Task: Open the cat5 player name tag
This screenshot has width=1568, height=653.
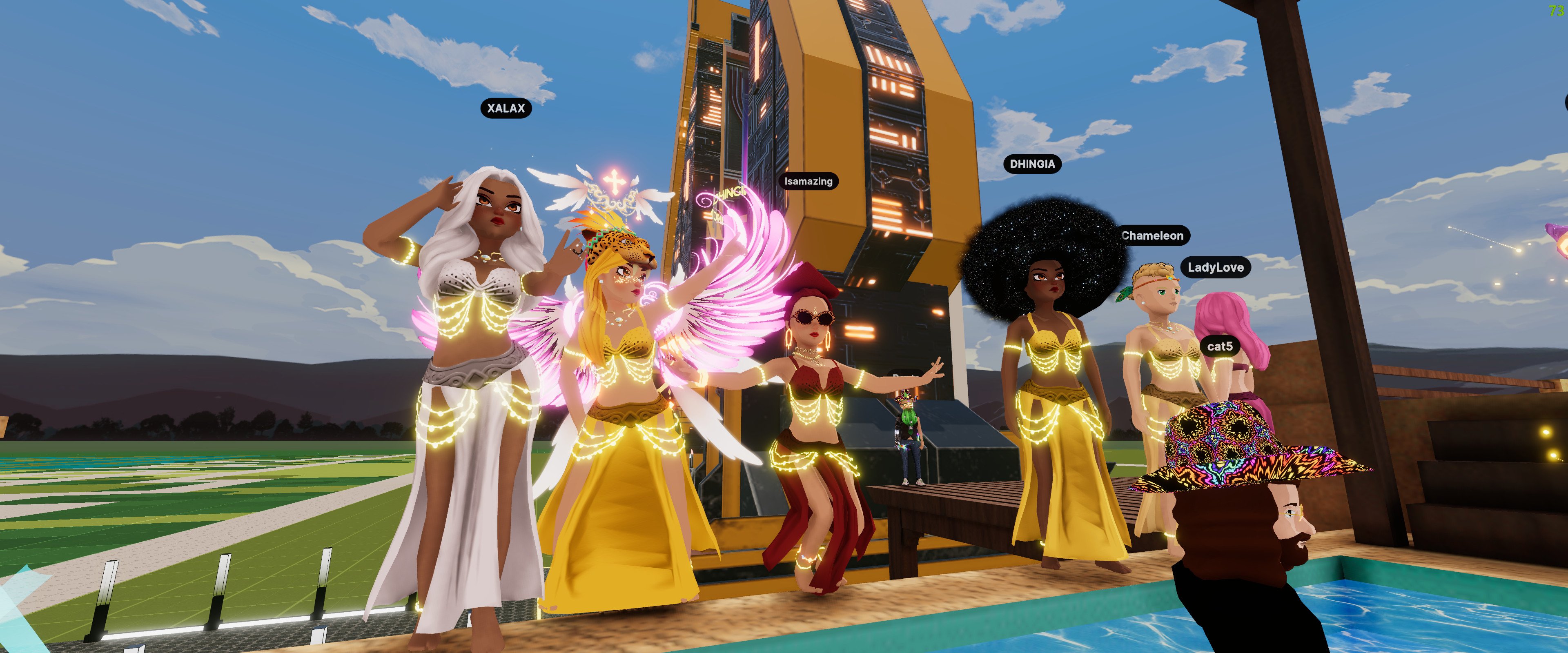Action: point(1219,347)
